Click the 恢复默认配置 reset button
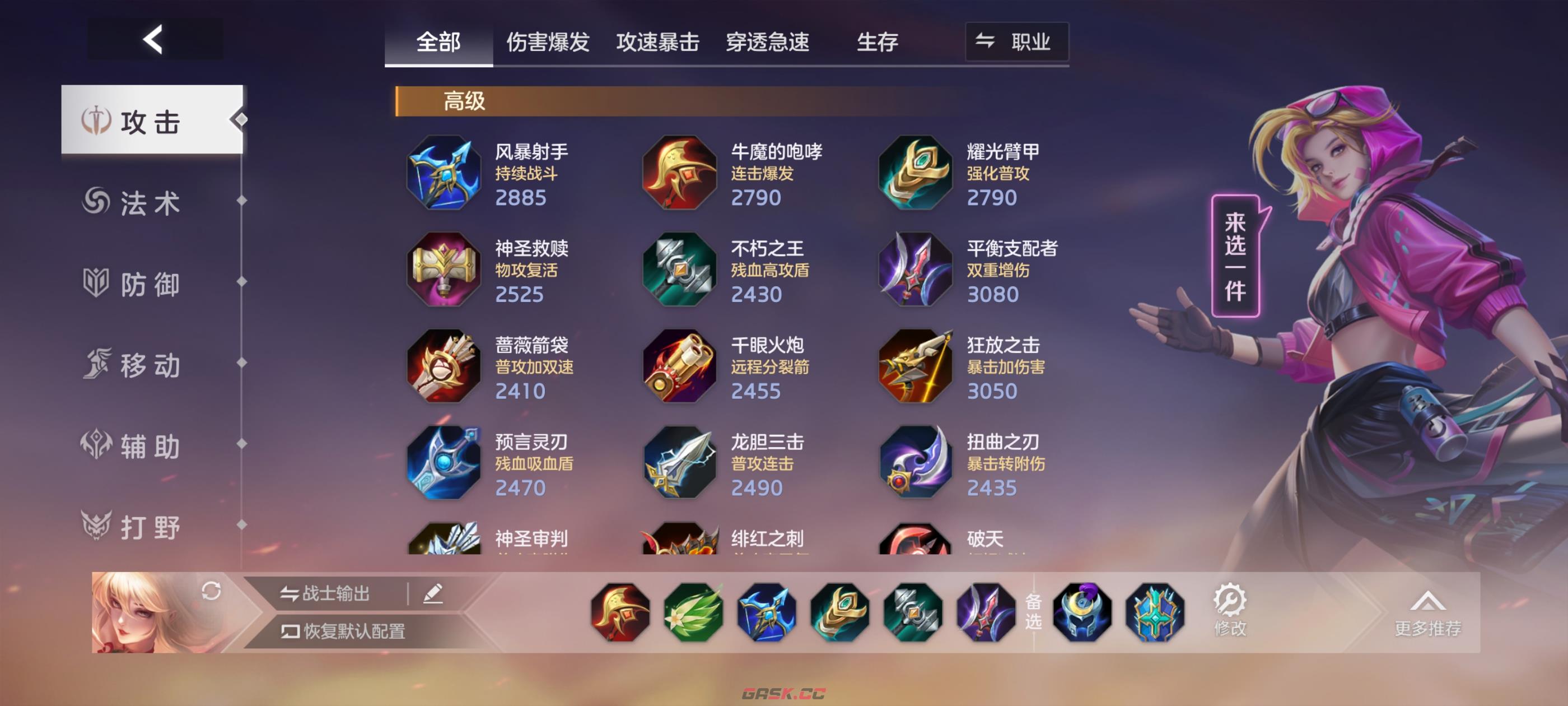1568x706 pixels. coord(341,630)
